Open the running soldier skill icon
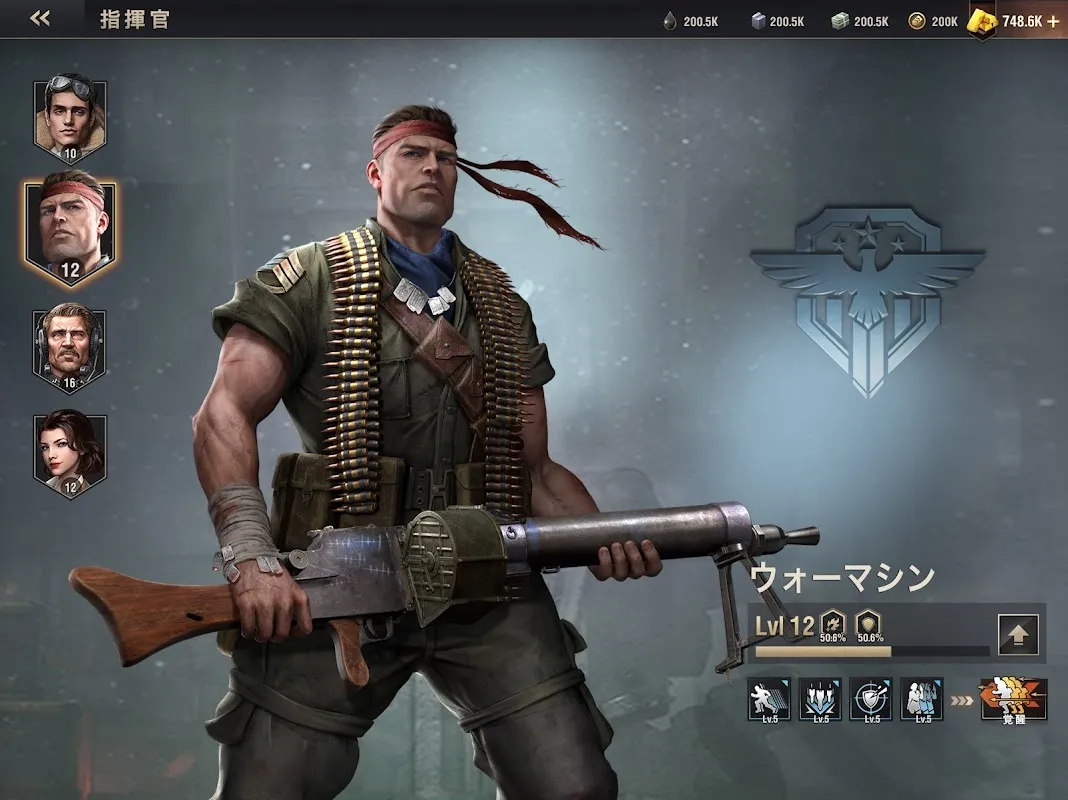Image resolution: width=1068 pixels, height=800 pixels. click(x=768, y=699)
